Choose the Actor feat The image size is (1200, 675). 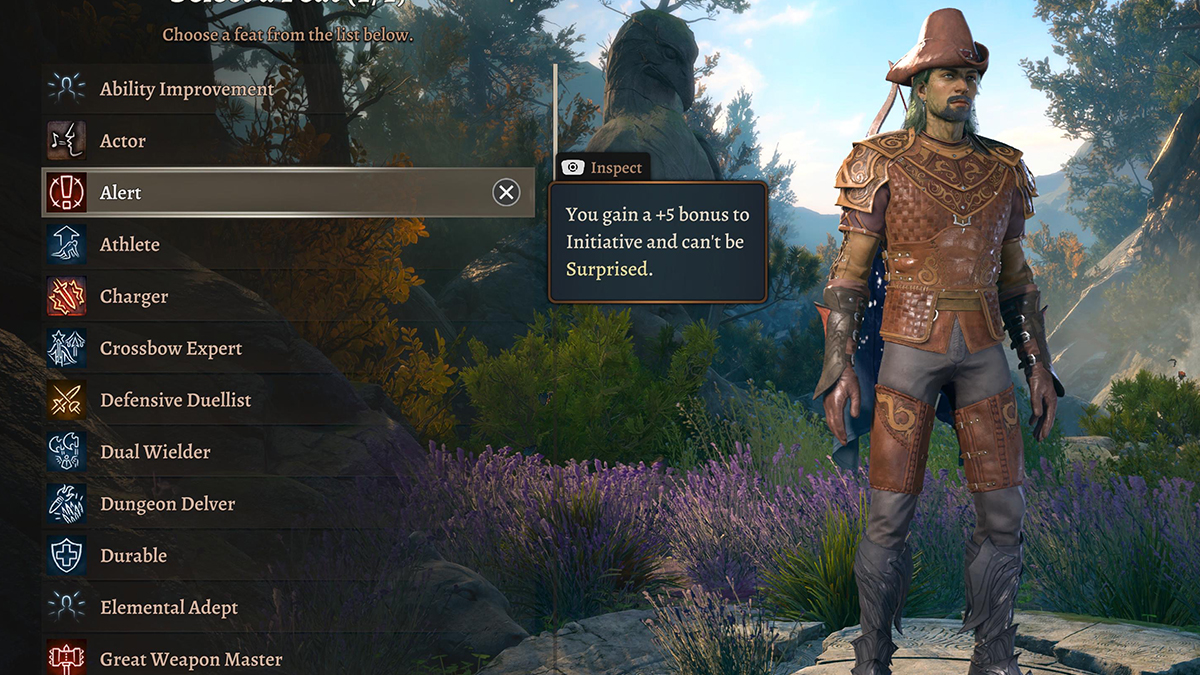coord(122,141)
